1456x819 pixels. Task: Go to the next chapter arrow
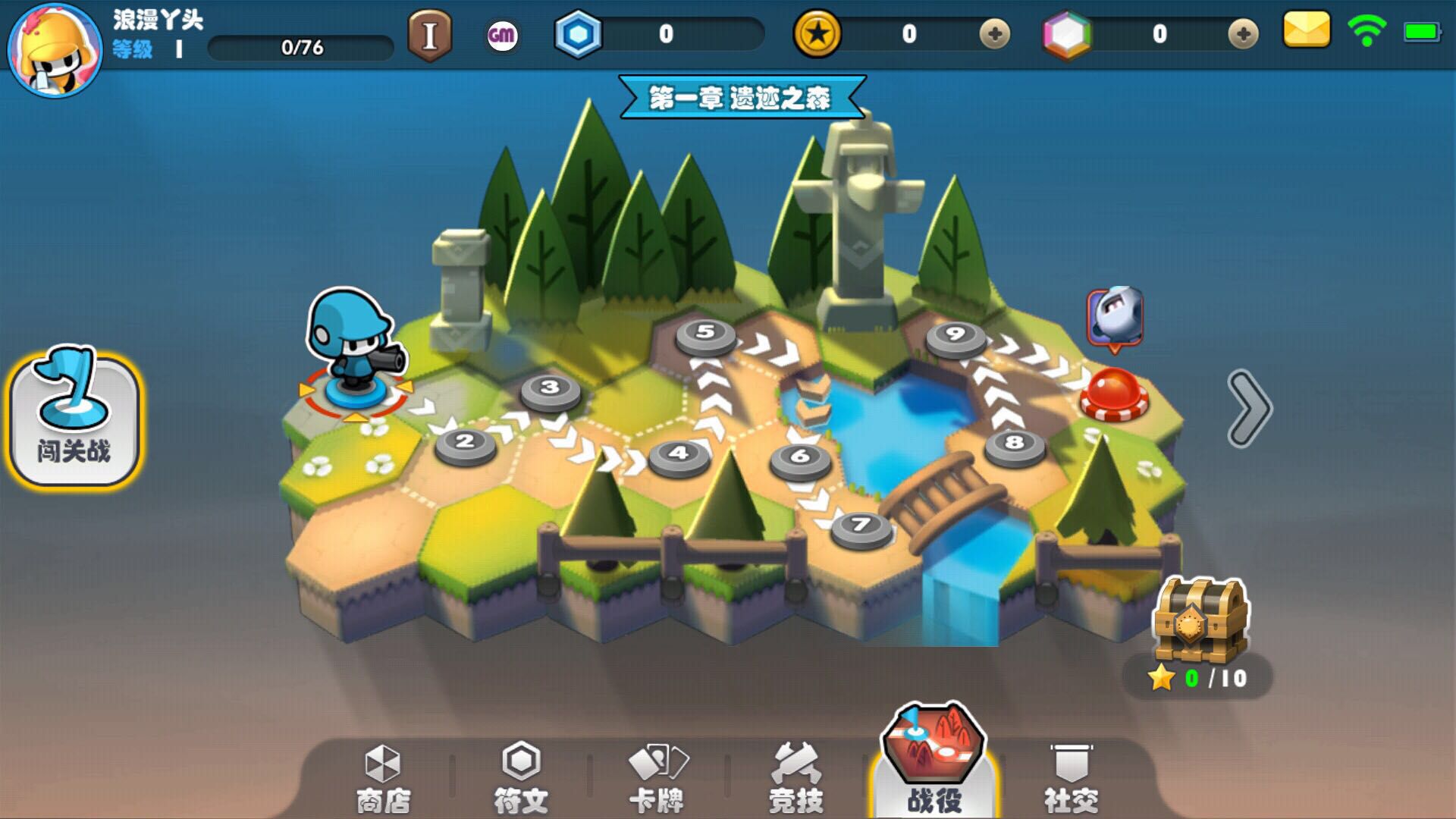1248,408
